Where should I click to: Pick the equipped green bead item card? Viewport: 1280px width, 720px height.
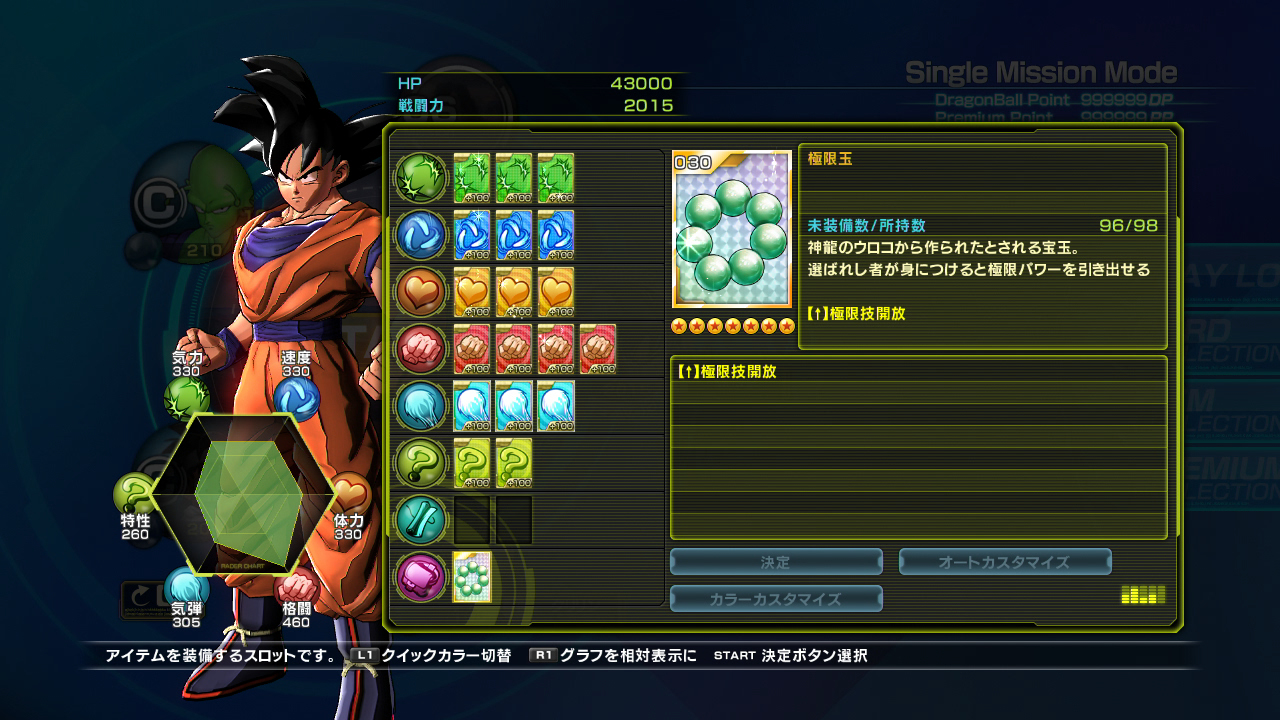pos(472,577)
